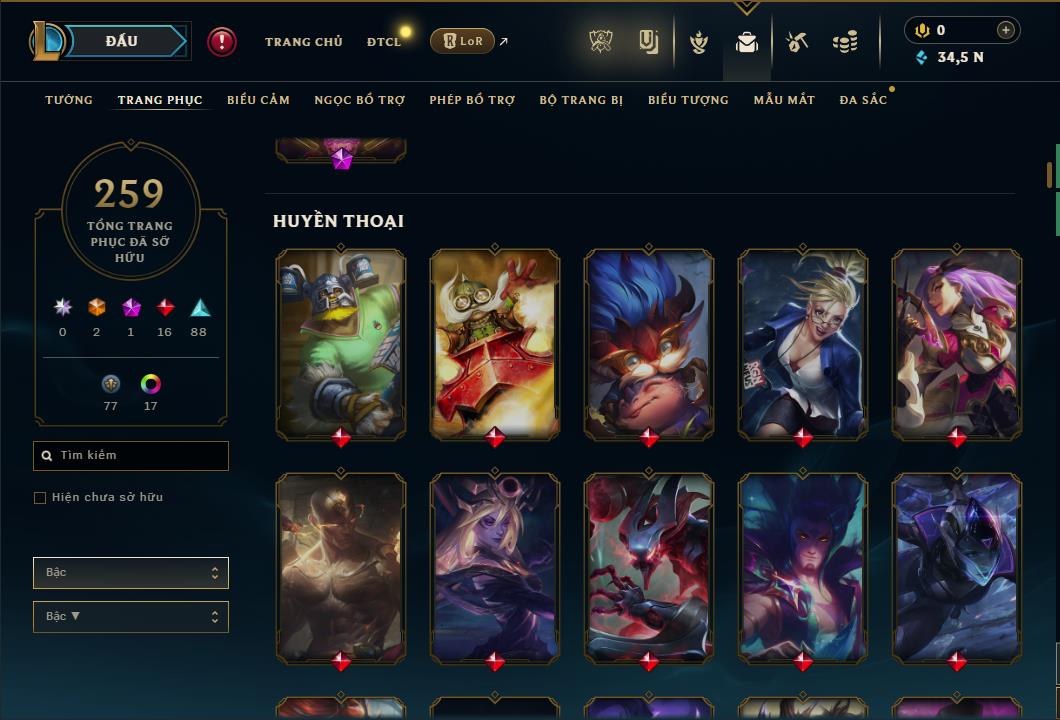
Task: Open the loot crafting hammer icon
Action: (x=797, y=42)
